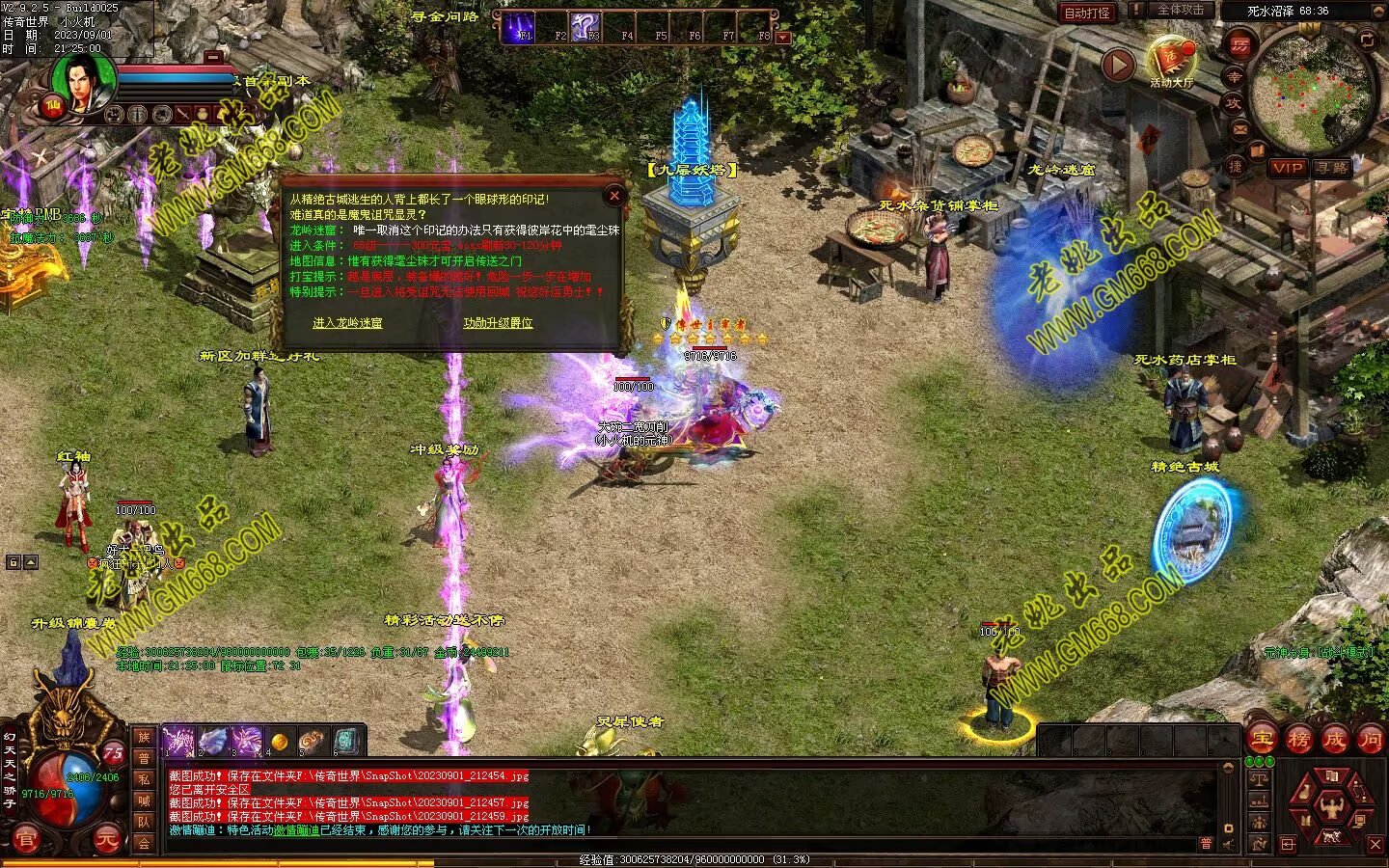1389x868 pixels.
Task: Open the mail envelope icon
Action: tap(1240, 128)
